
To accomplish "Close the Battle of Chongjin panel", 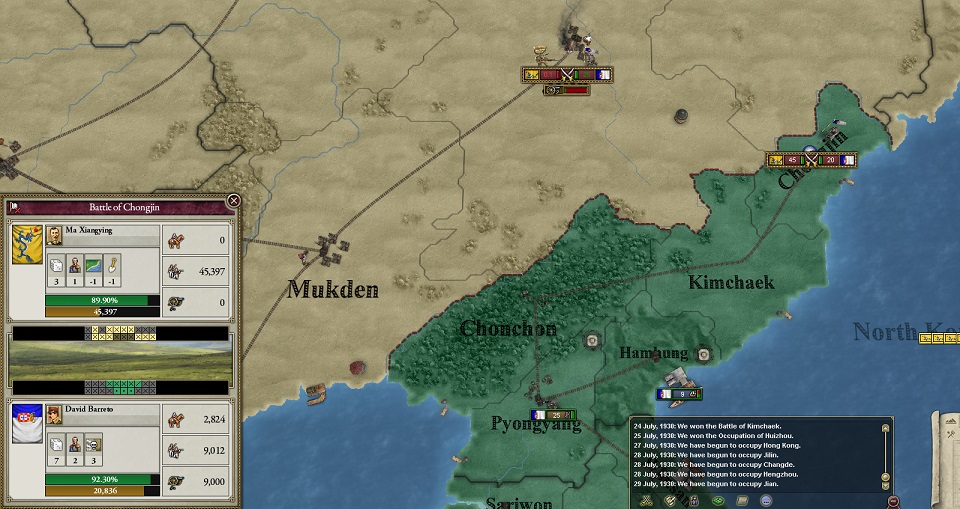I will pyautogui.click(x=233, y=201).
